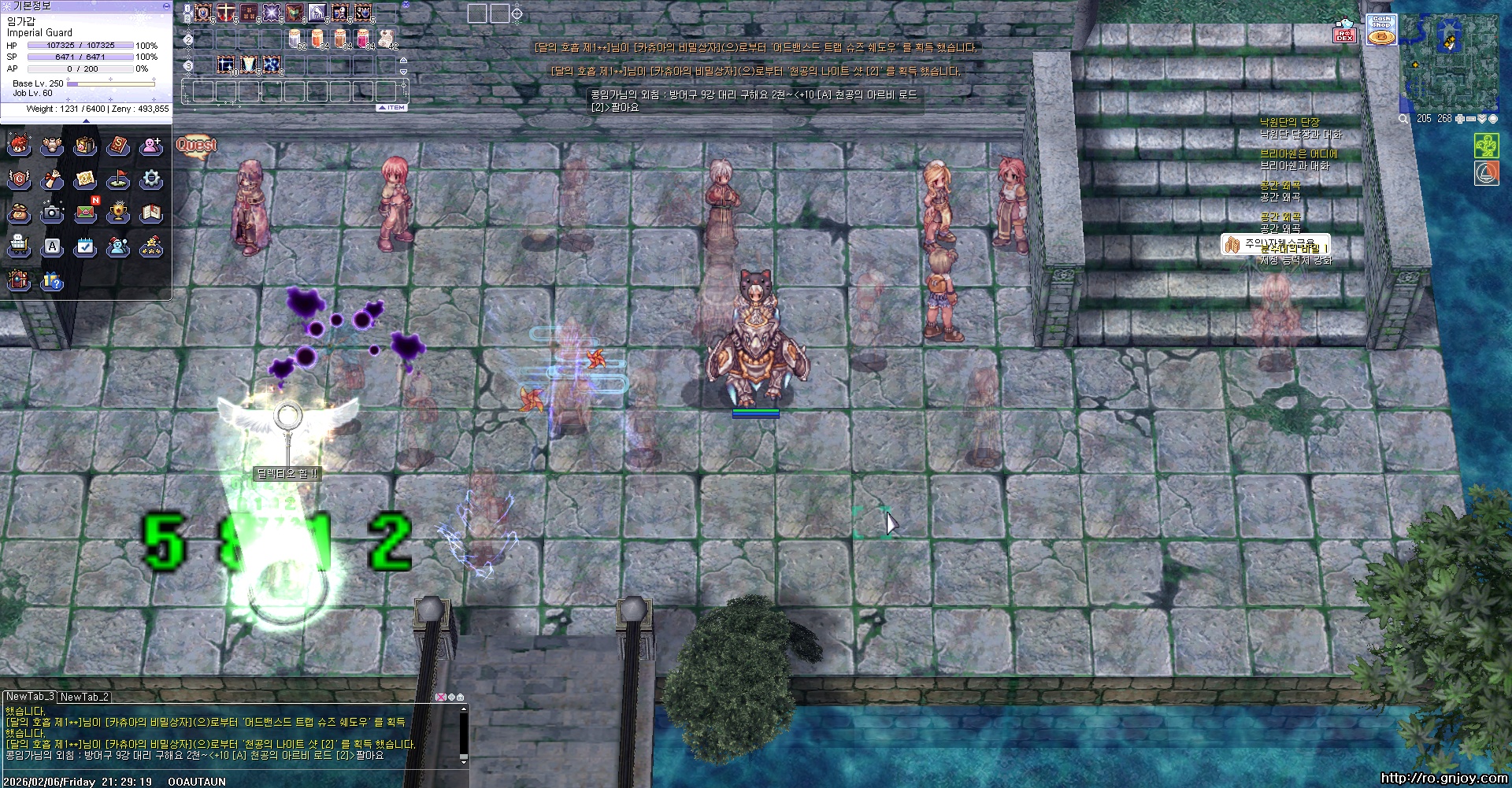Select the NewTab_3 chat tab
This screenshot has width=1512, height=788.
pyautogui.click(x=30, y=697)
